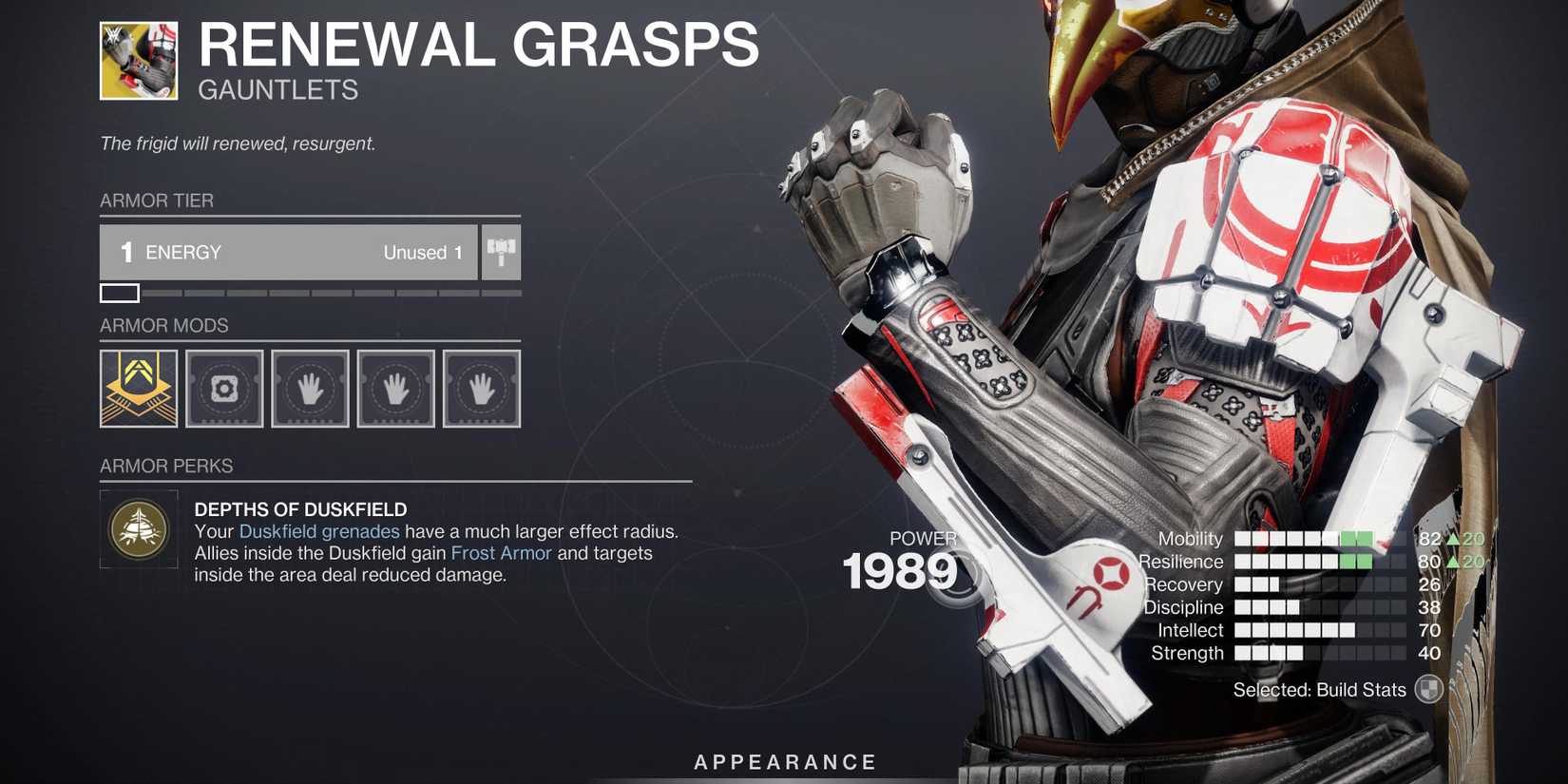Open the golden artifice armor mod slot
Screen dimensions: 1568x784
tap(139, 389)
